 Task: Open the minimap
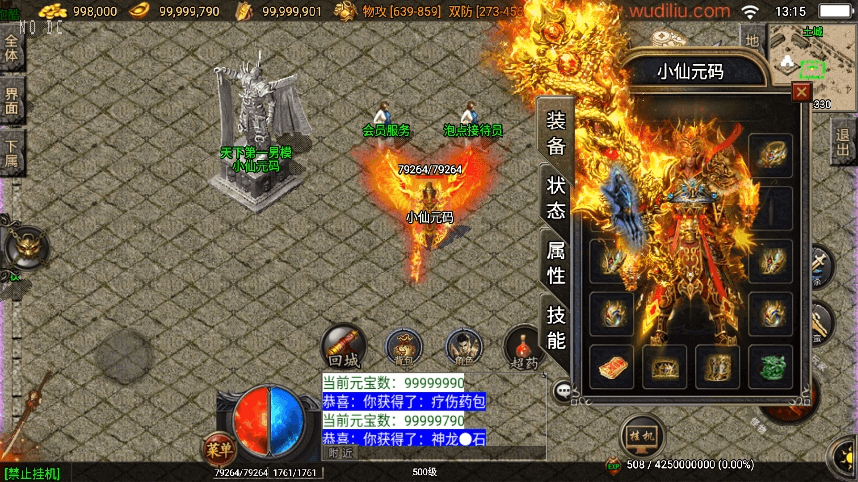tap(800, 57)
